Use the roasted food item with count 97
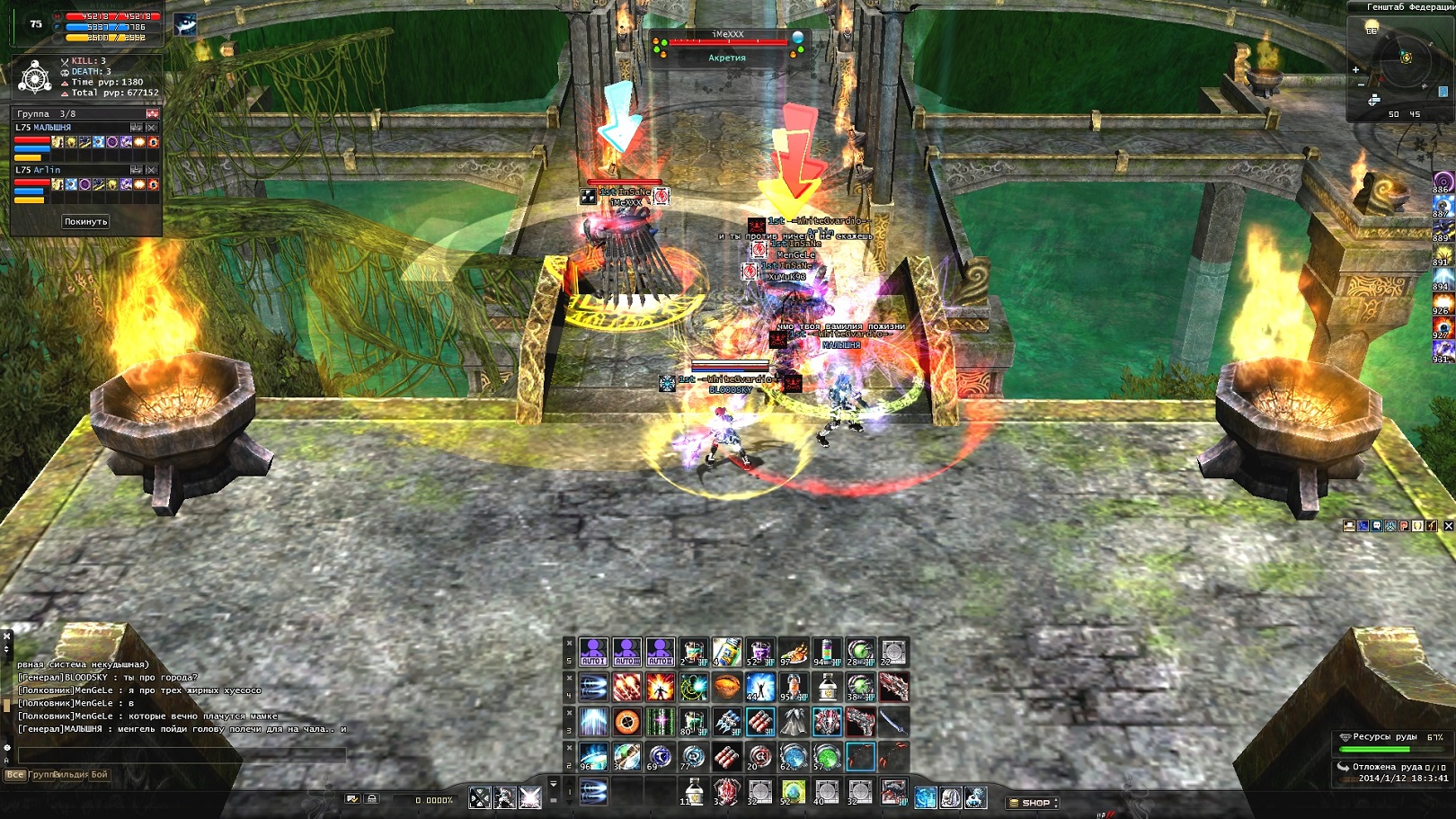The image size is (1456, 819). click(793, 652)
